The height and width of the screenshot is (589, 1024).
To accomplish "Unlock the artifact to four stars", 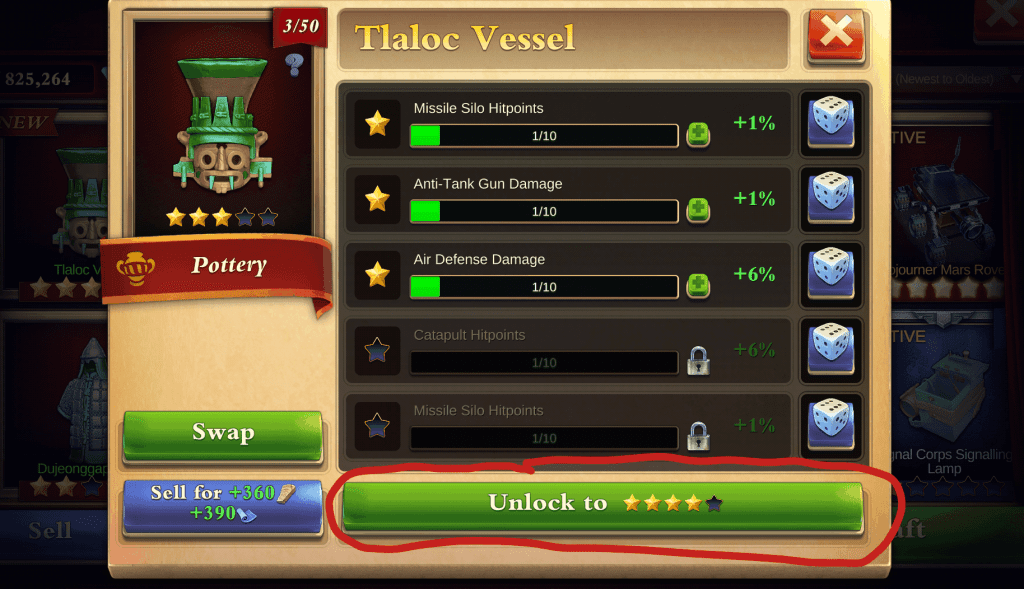I will [x=602, y=505].
